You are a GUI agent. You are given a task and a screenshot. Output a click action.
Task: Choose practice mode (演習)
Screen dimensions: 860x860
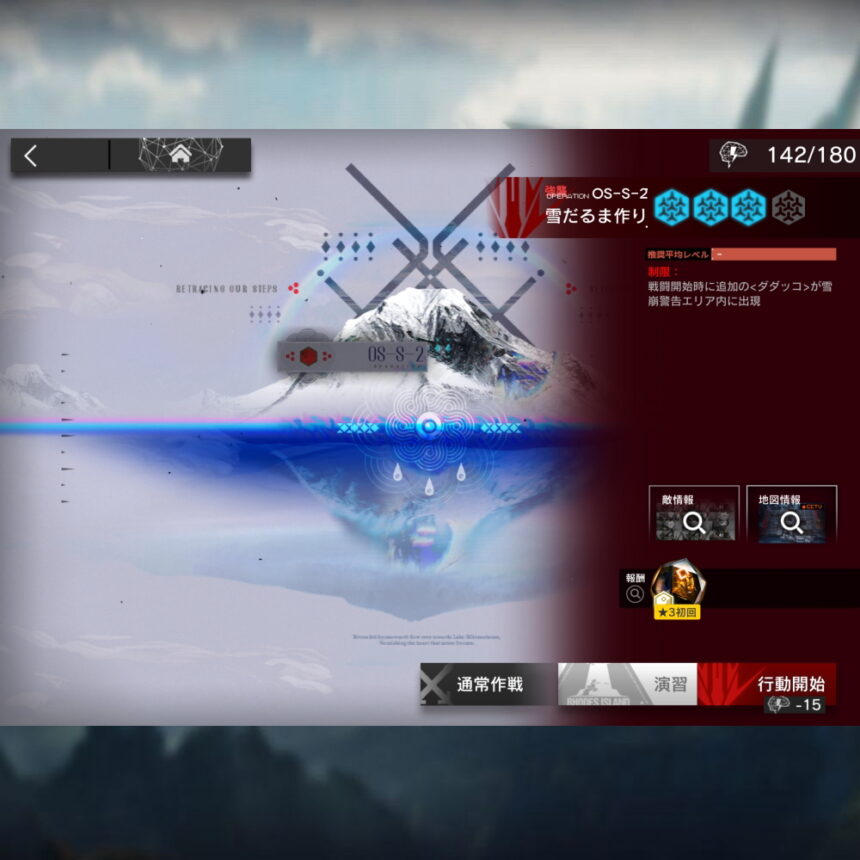628,685
